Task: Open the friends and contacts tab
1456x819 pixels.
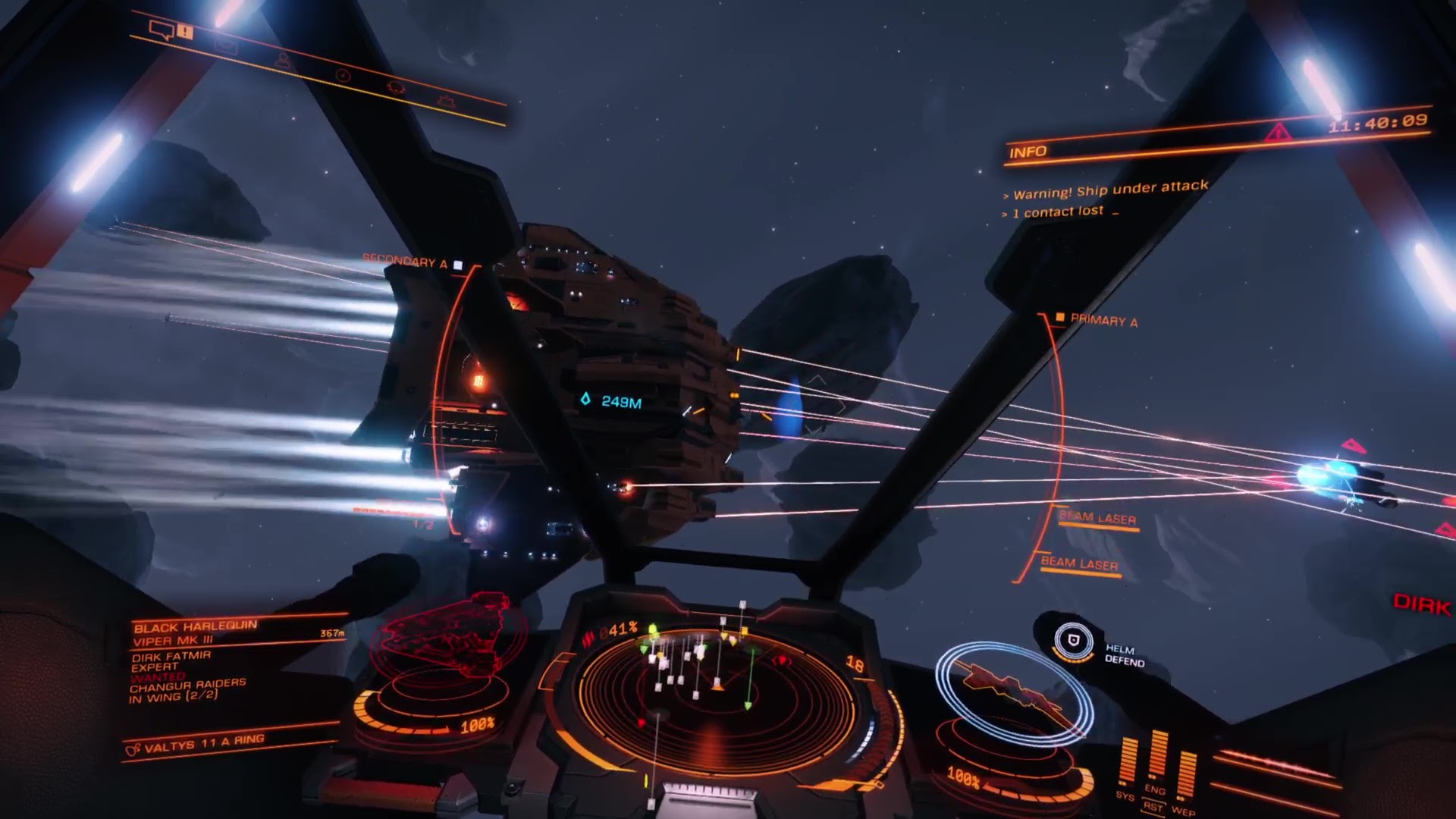Action: [x=284, y=62]
